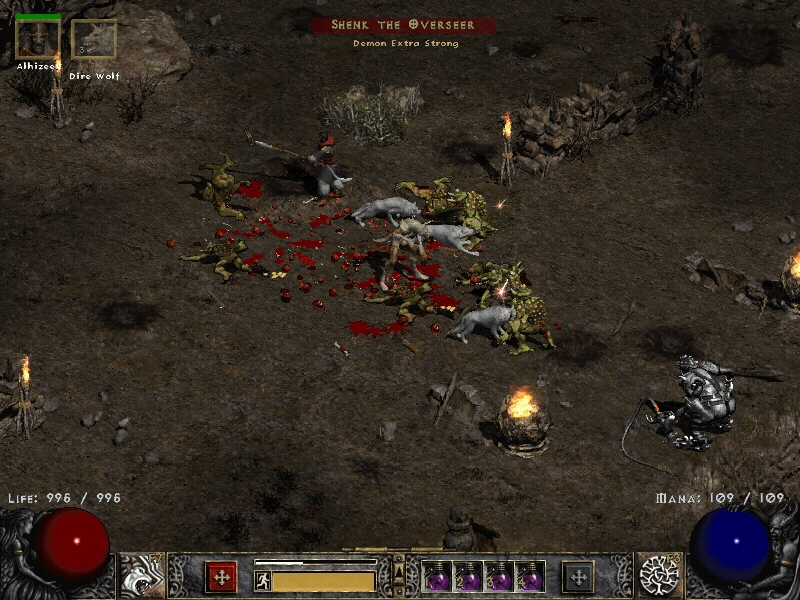Click the Dire Wolf summon portrait
Screen dimensions: 800x600
tap(93, 40)
